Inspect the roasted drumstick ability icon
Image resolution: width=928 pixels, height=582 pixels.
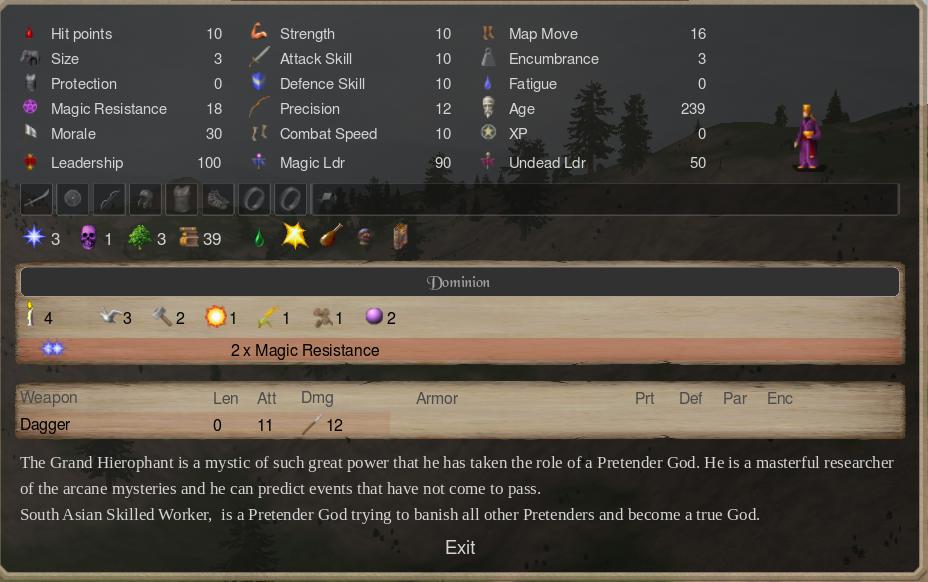[330, 237]
